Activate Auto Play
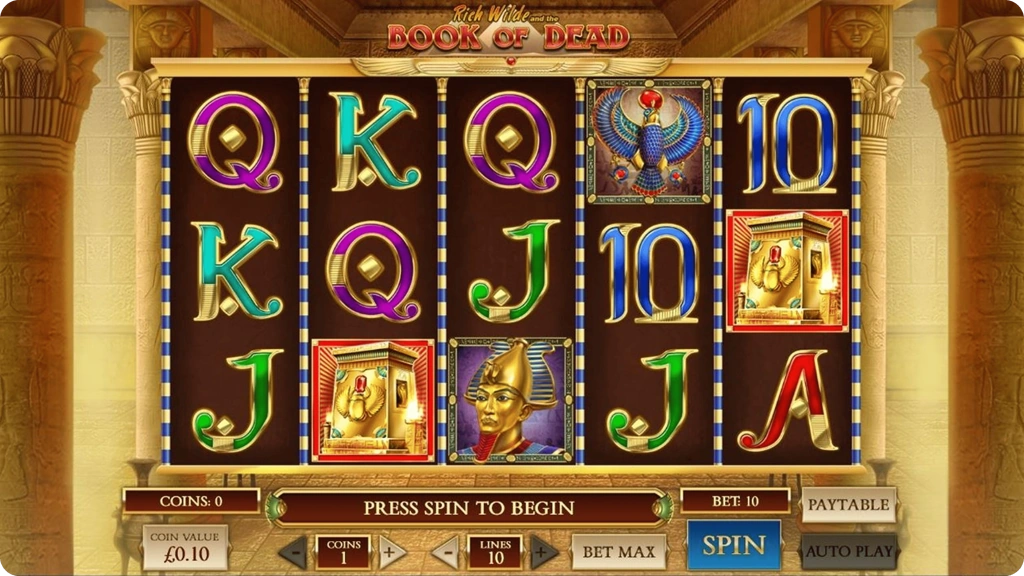 [x=848, y=551]
